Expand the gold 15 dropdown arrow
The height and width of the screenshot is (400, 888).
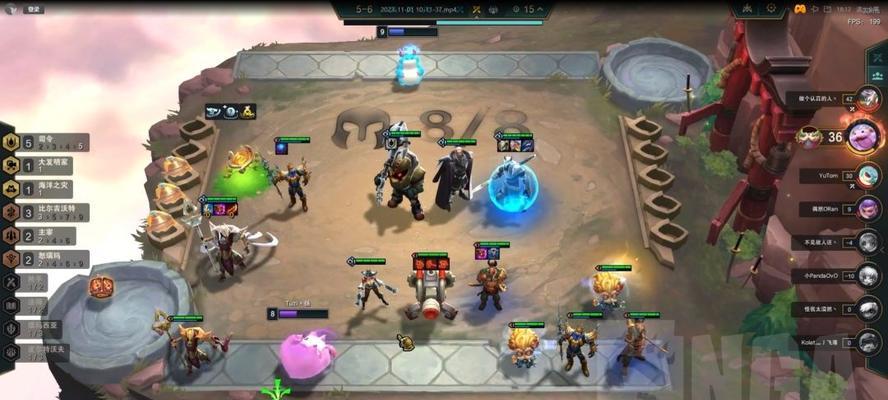tap(541, 10)
